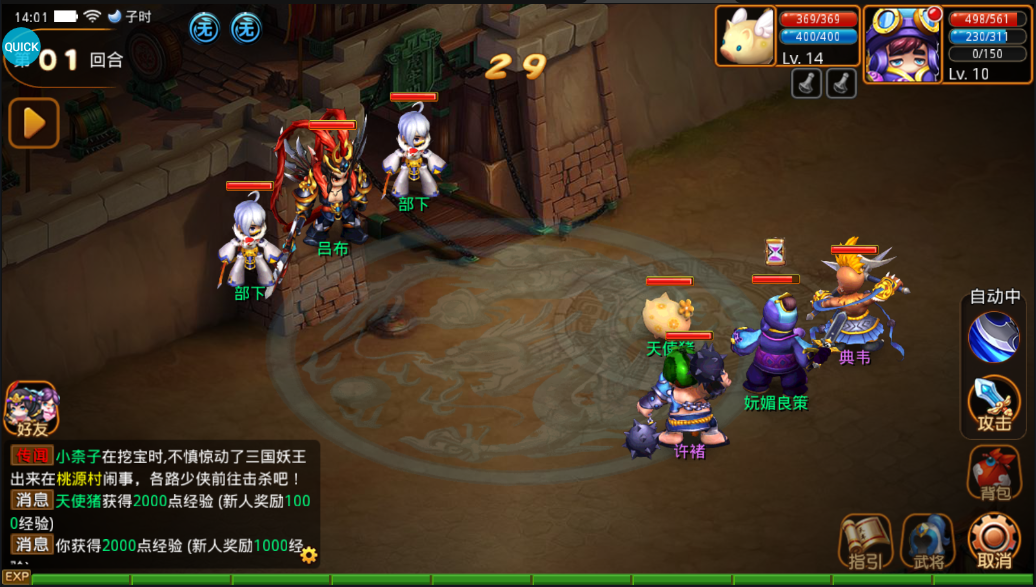1036x587 pixels.
Task: Open chat settings via the yellow gear
Action: point(309,554)
